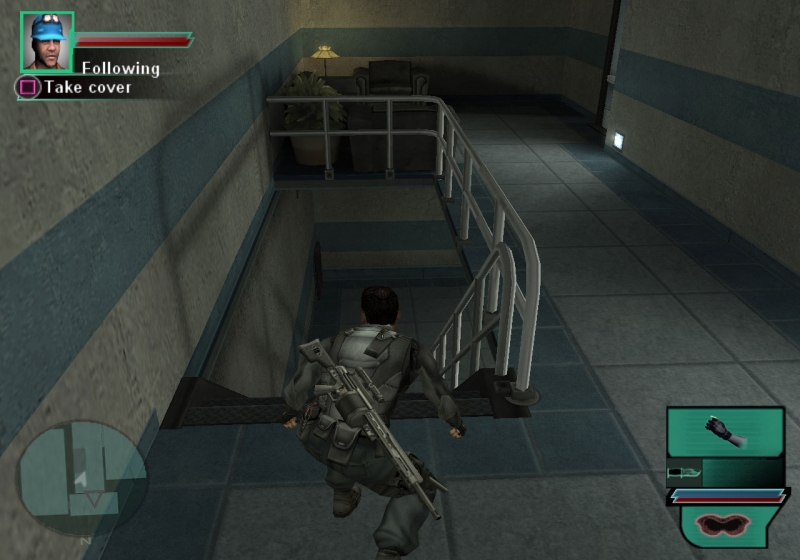
Task: Open the circular minimap
Action: pyautogui.click(x=83, y=478)
